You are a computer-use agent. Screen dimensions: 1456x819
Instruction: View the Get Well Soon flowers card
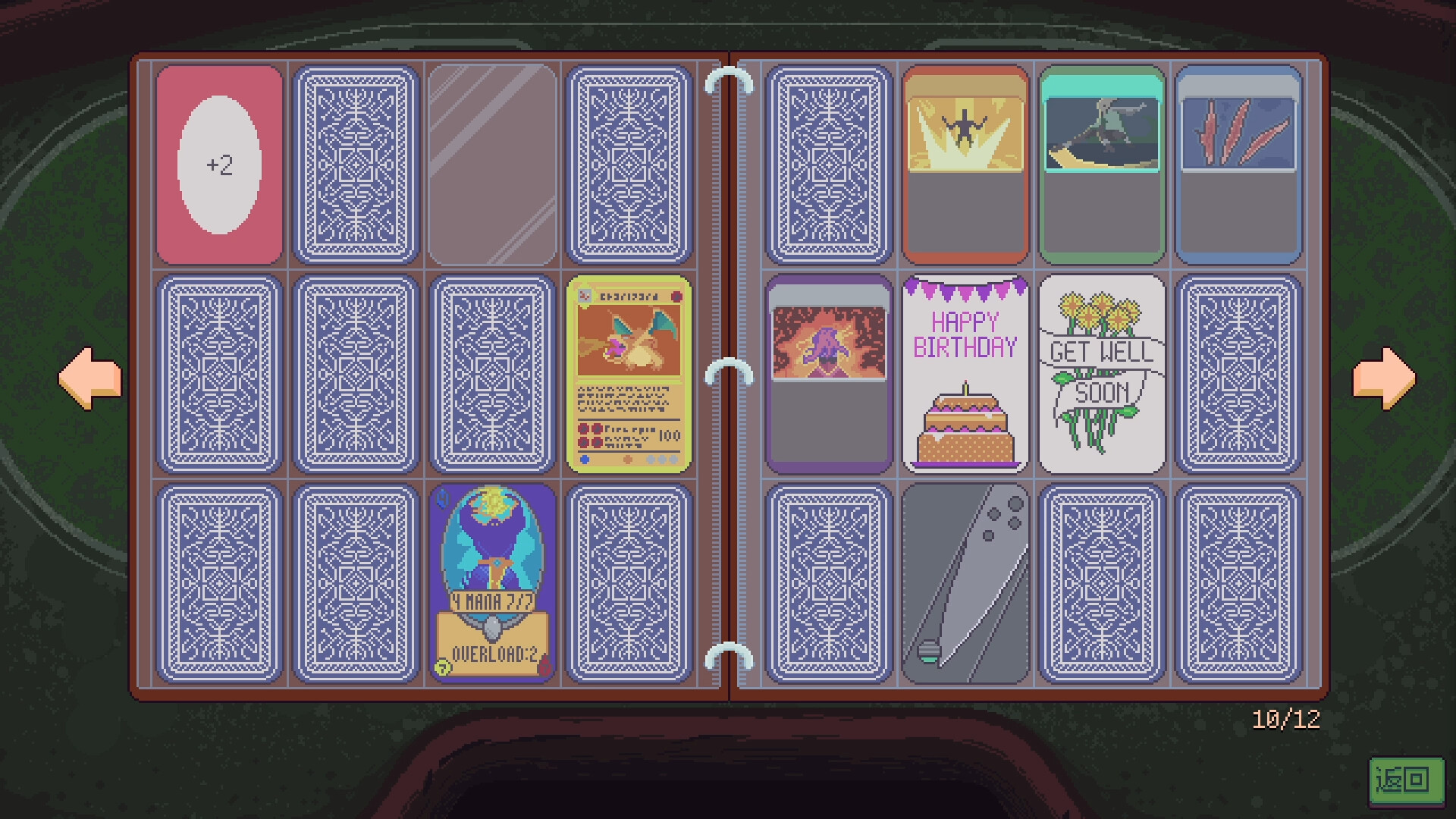click(1102, 375)
